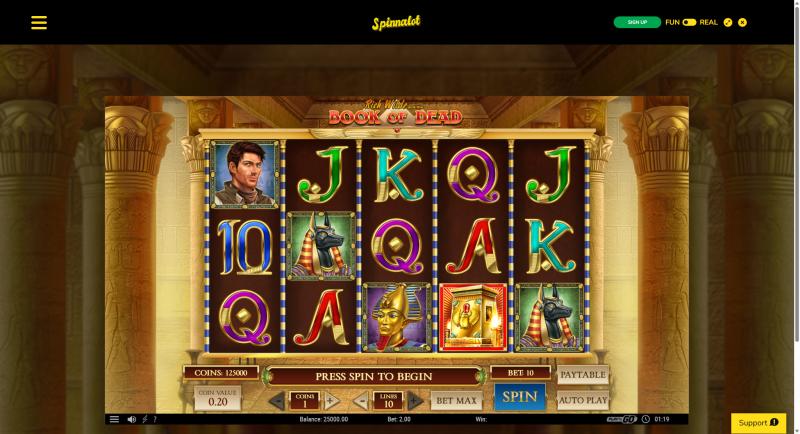This screenshot has width=800, height=434.
Task: Close the game with the yellow X
Action: click(x=743, y=22)
